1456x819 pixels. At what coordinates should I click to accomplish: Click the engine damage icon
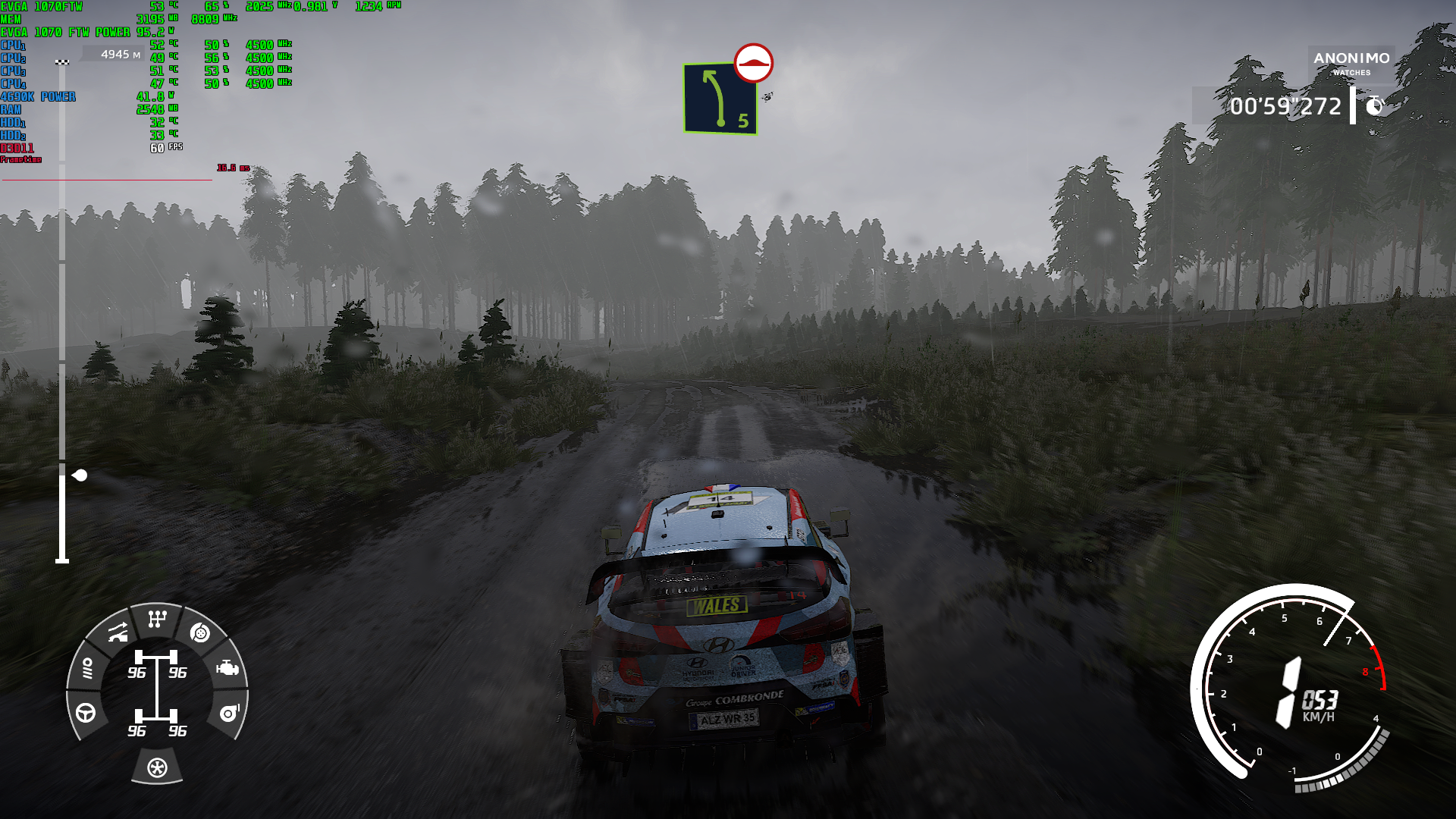[227, 668]
